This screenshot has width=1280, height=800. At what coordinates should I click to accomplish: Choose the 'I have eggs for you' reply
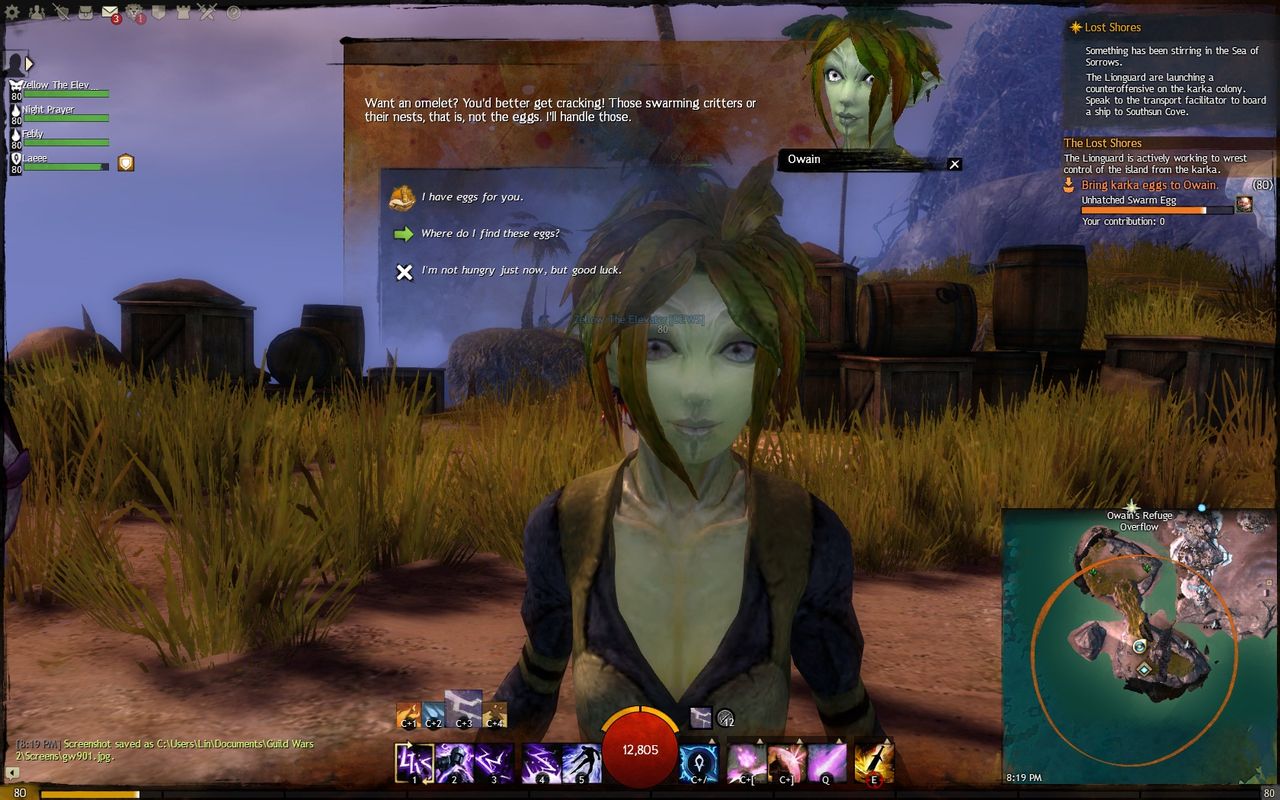pyautogui.click(x=471, y=197)
